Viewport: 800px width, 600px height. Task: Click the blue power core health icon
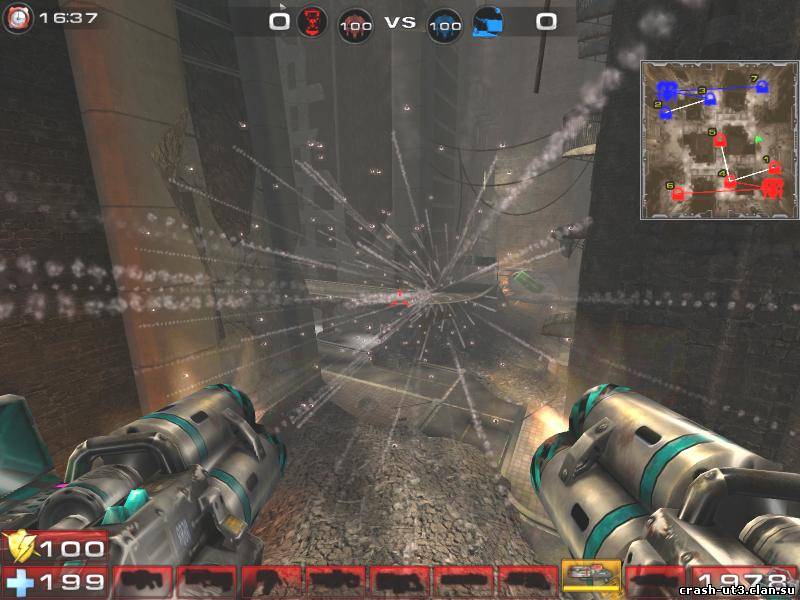[x=446, y=23]
